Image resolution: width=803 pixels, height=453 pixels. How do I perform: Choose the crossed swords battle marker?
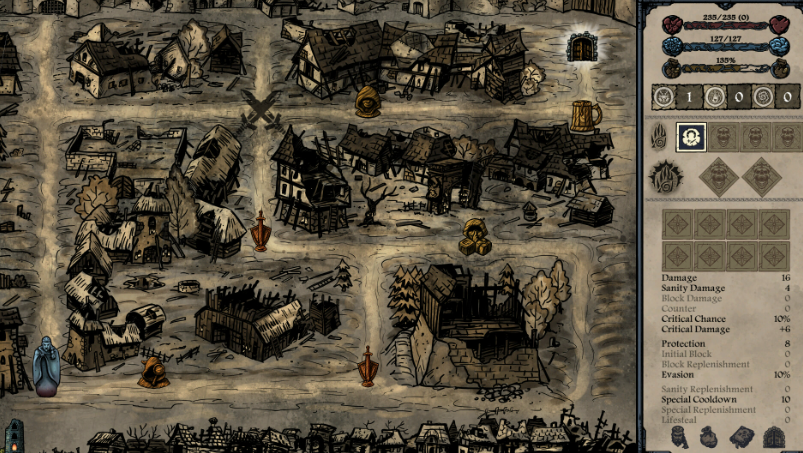(262, 108)
